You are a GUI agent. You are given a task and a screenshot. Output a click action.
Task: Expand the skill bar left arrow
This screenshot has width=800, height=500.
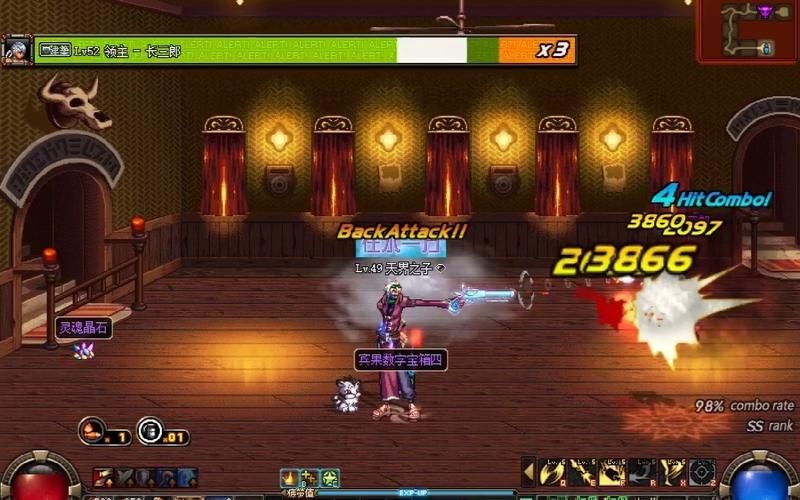tap(528, 470)
